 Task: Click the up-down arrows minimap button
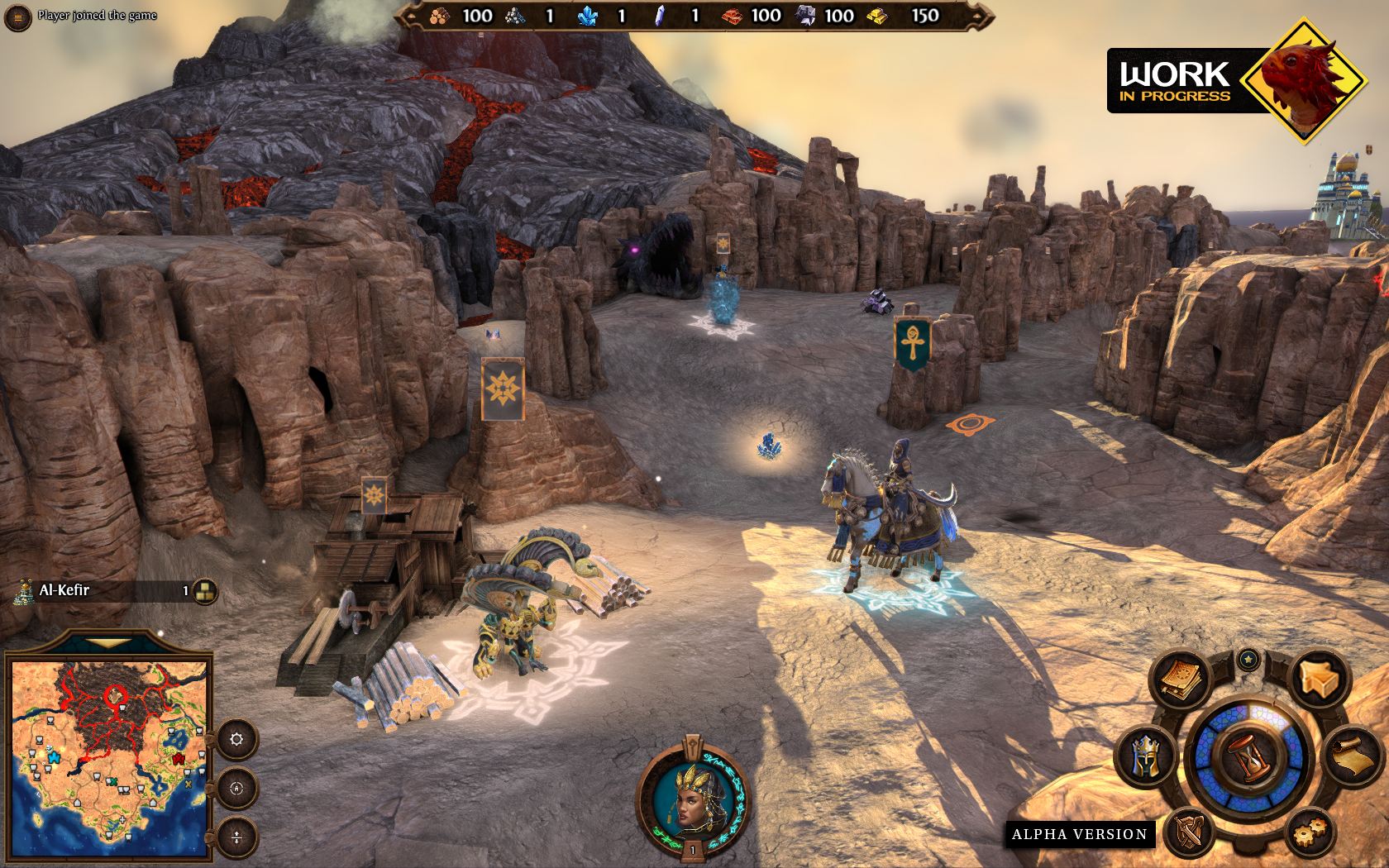[x=237, y=837]
